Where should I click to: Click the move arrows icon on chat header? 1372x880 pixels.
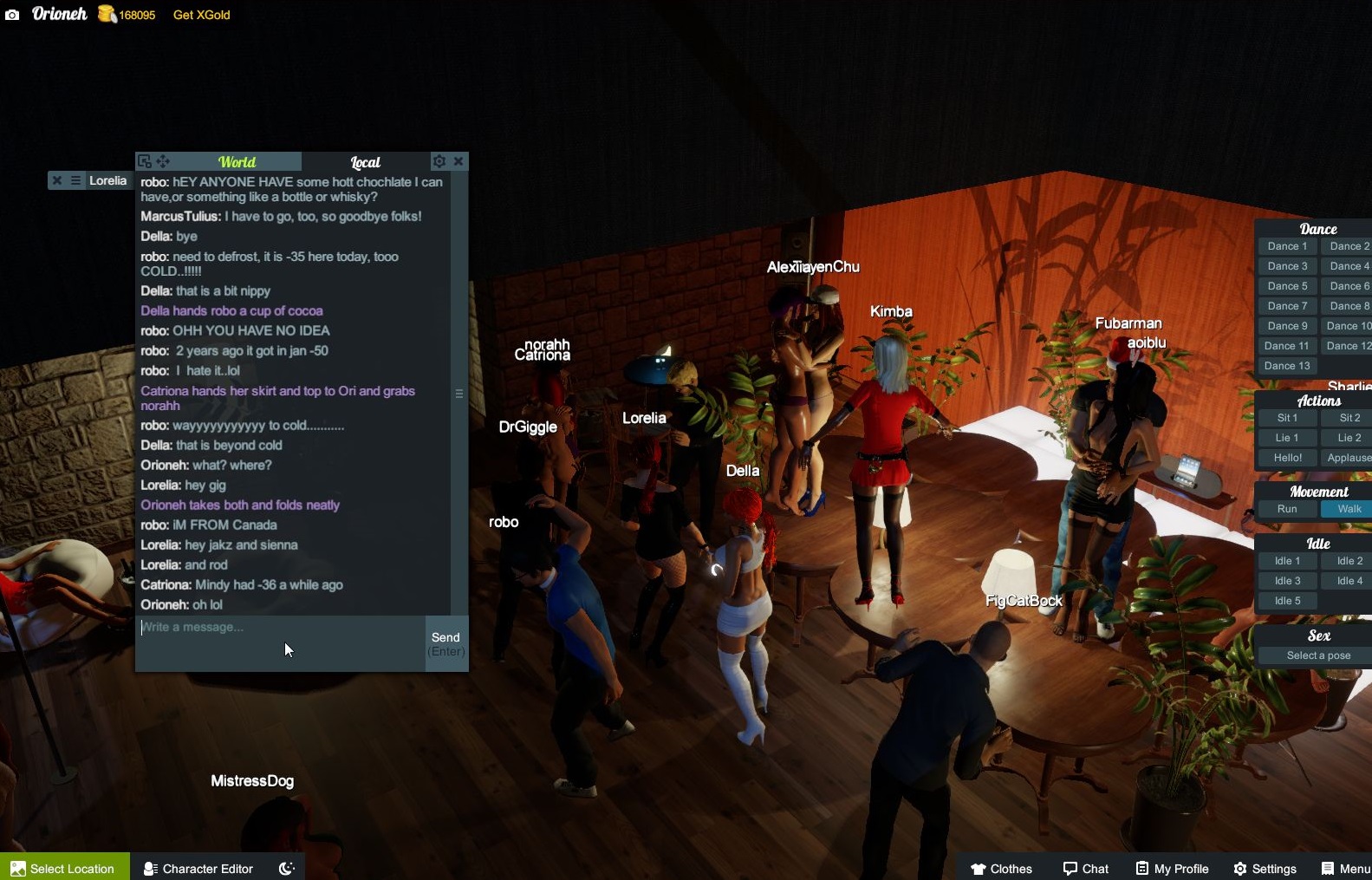coord(163,161)
